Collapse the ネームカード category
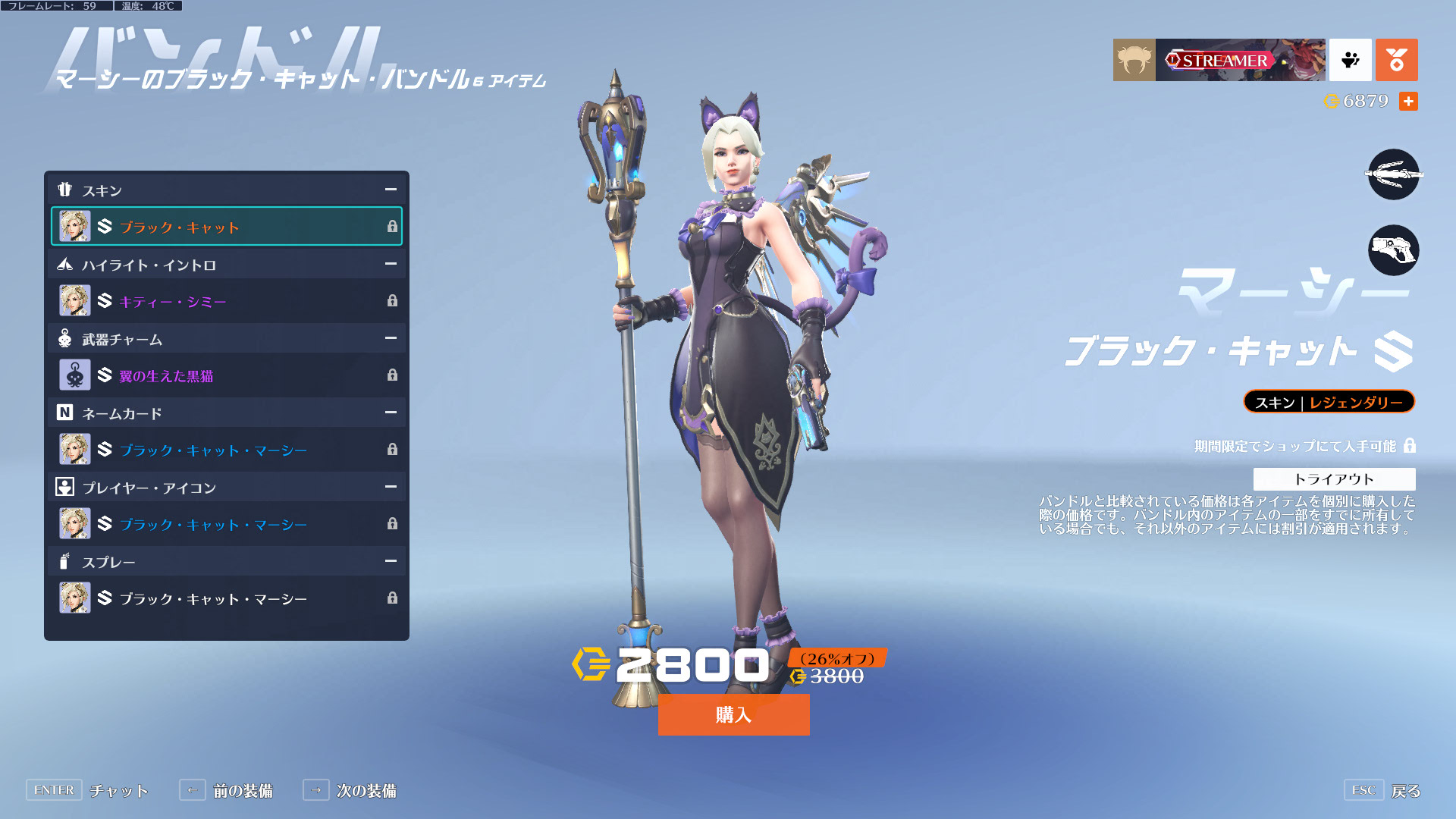Viewport: 1456px width, 819px height. pyautogui.click(x=391, y=413)
